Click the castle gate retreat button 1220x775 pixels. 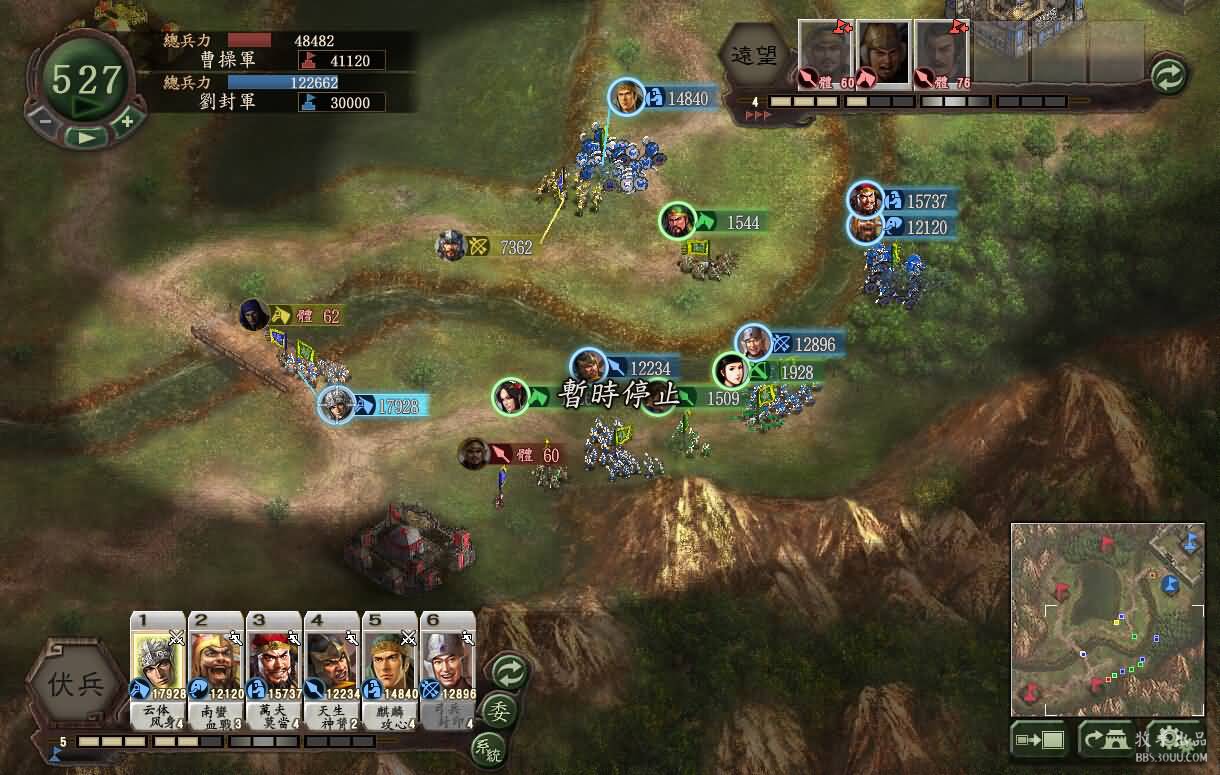tap(1106, 740)
